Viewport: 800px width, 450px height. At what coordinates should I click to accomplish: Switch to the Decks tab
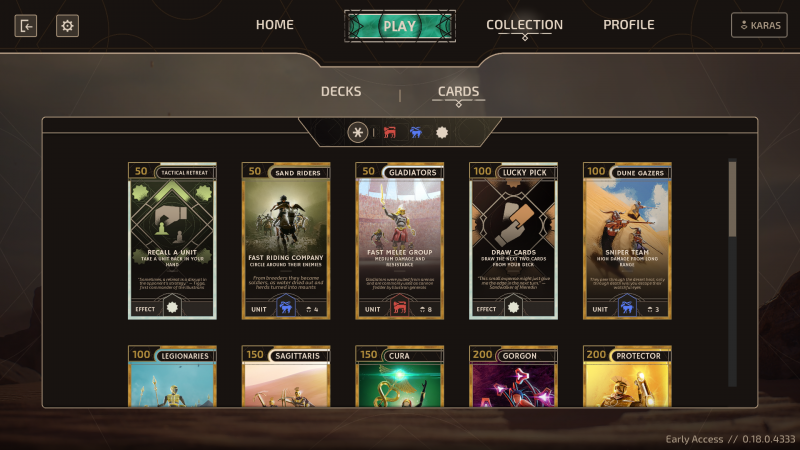(341, 92)
